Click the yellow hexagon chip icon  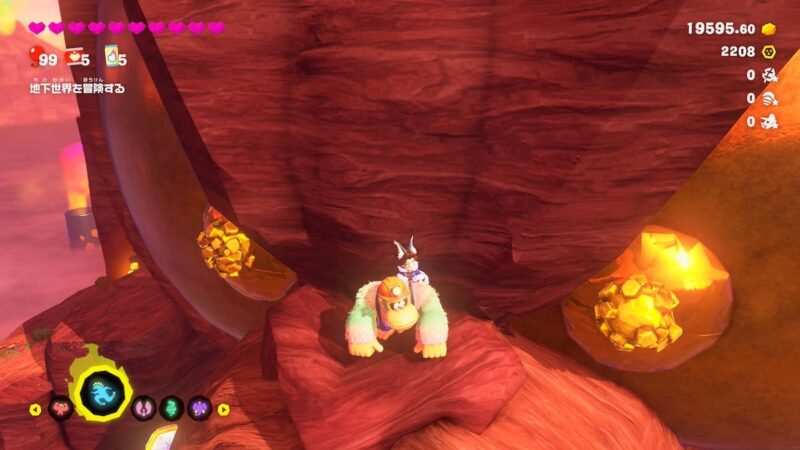point(770,51)
